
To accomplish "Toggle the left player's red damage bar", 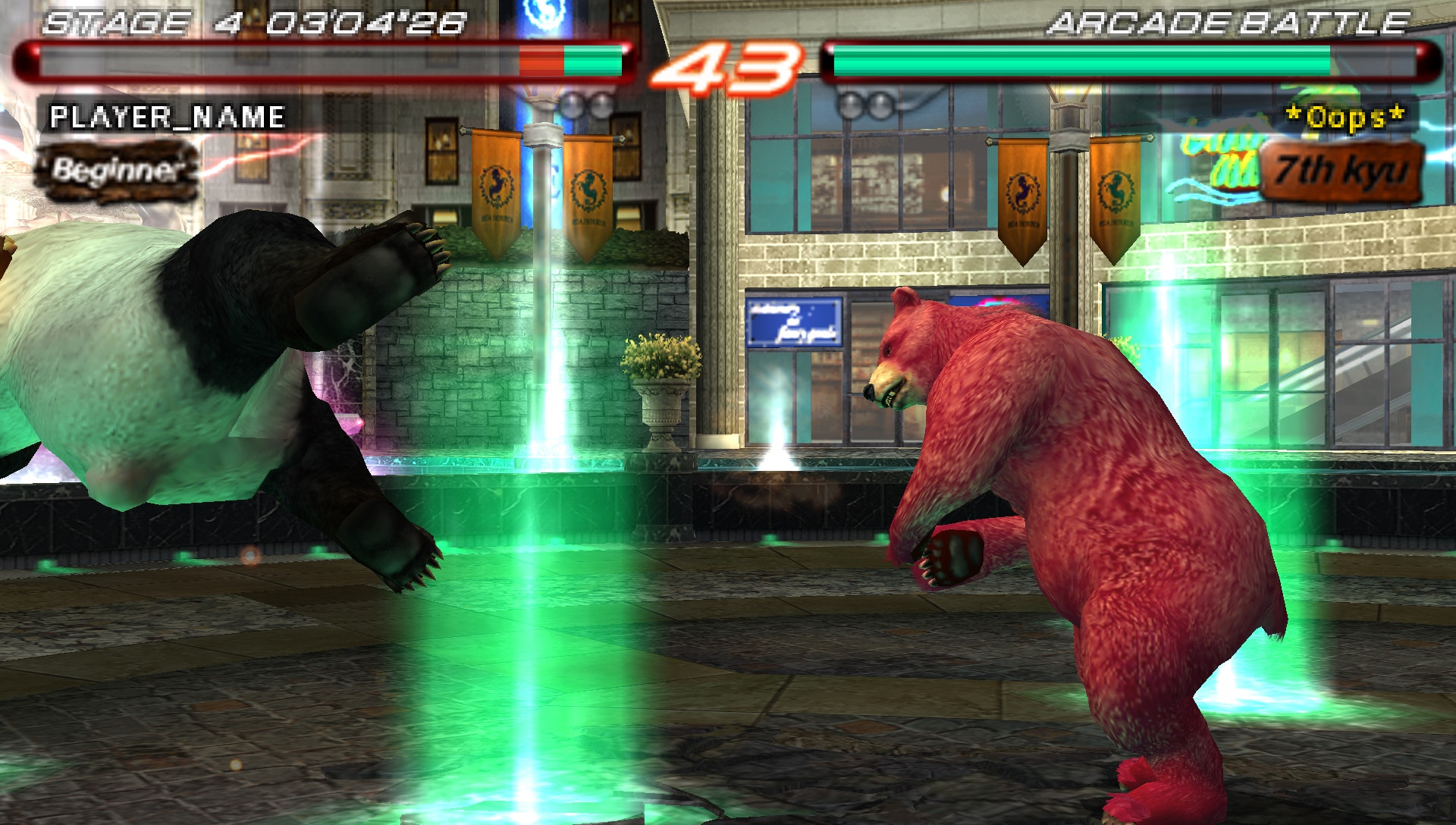I will (x=538, y=61).
